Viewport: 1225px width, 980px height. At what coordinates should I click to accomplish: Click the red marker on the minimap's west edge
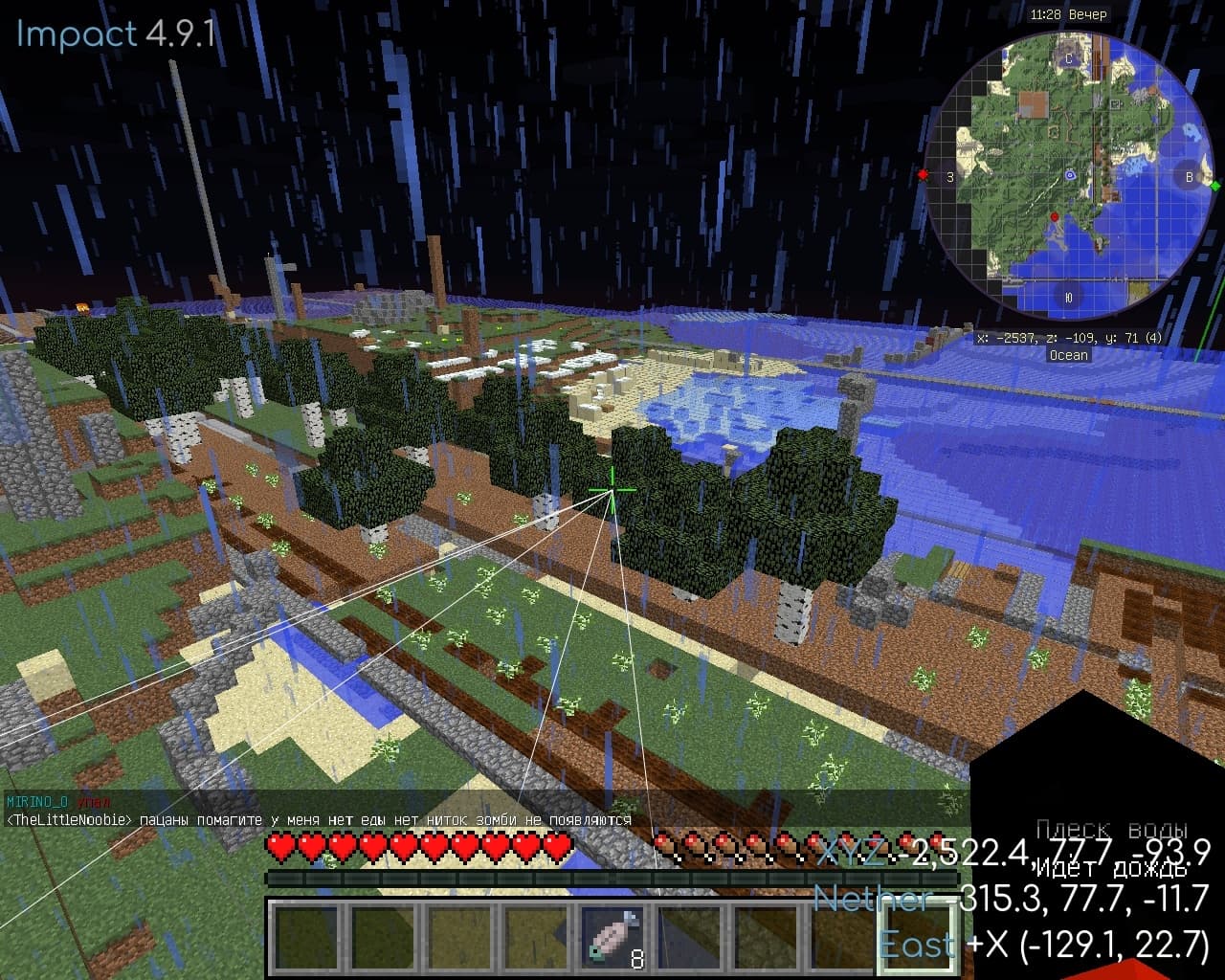click(924, 175)
